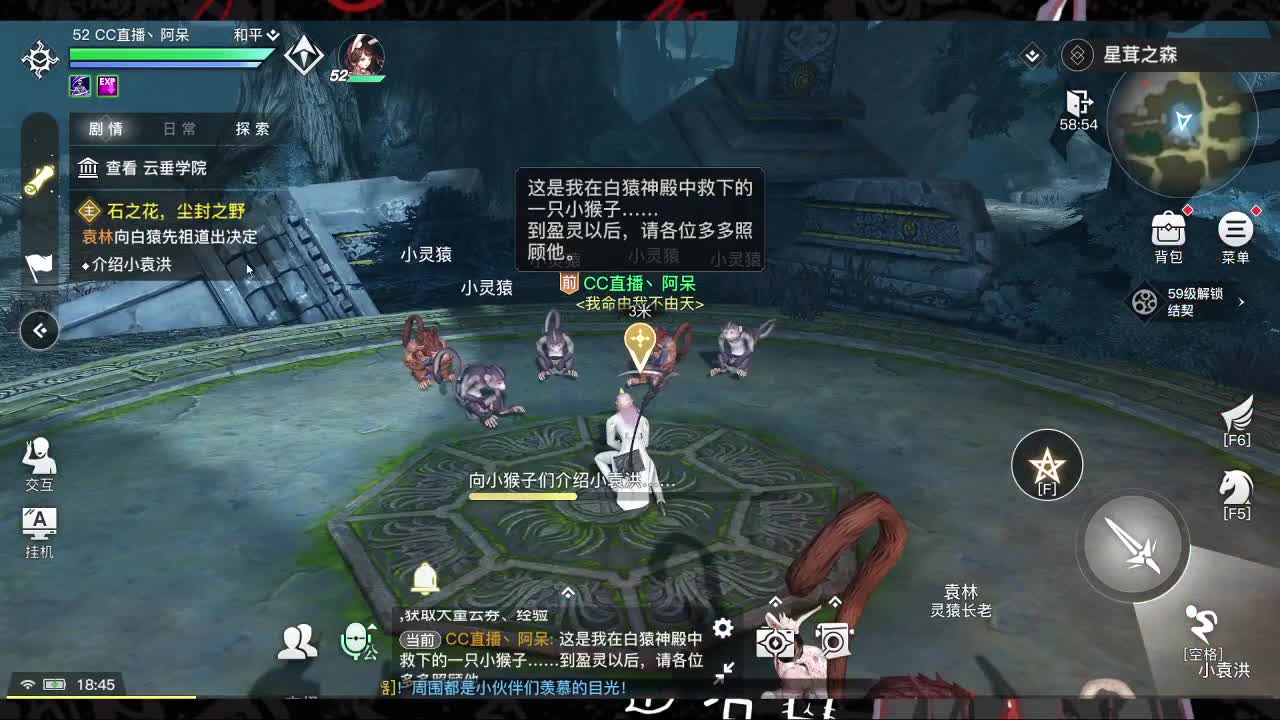Open the social friends panel icon
Viewport: 1280px width, 720px height.
[x=299, y=638]
